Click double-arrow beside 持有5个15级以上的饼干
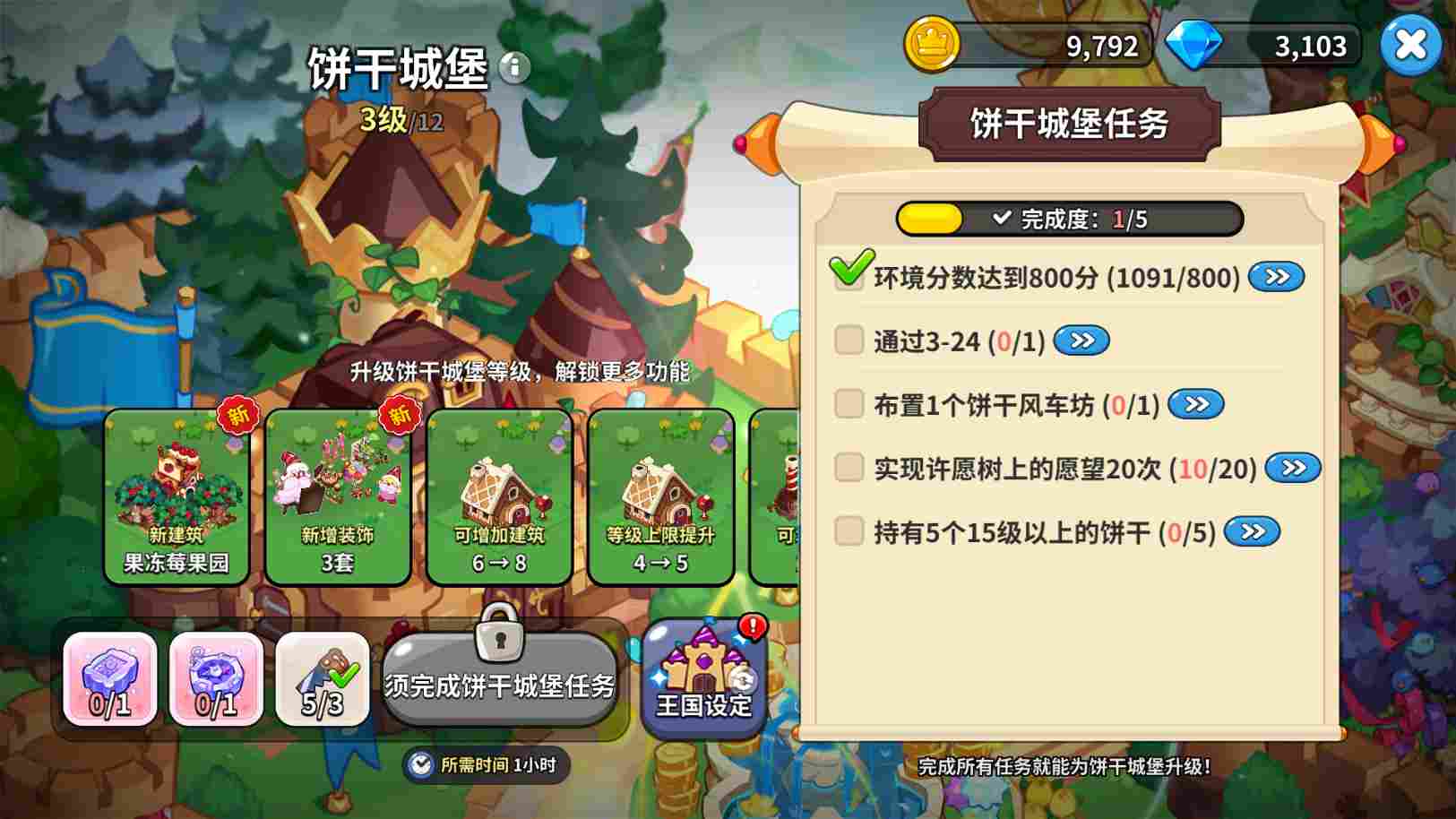Viewport: 1456px width, 819px height. 1251,531
